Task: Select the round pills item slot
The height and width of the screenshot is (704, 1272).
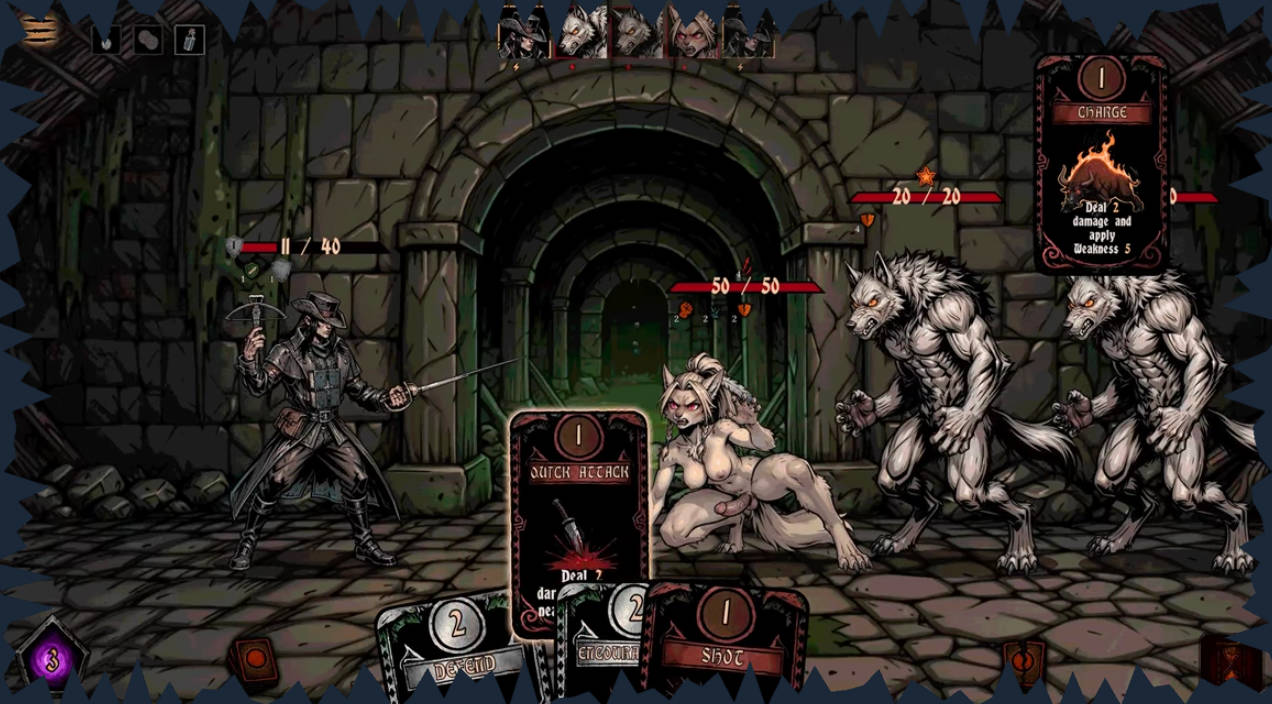Action: point(148,39)
